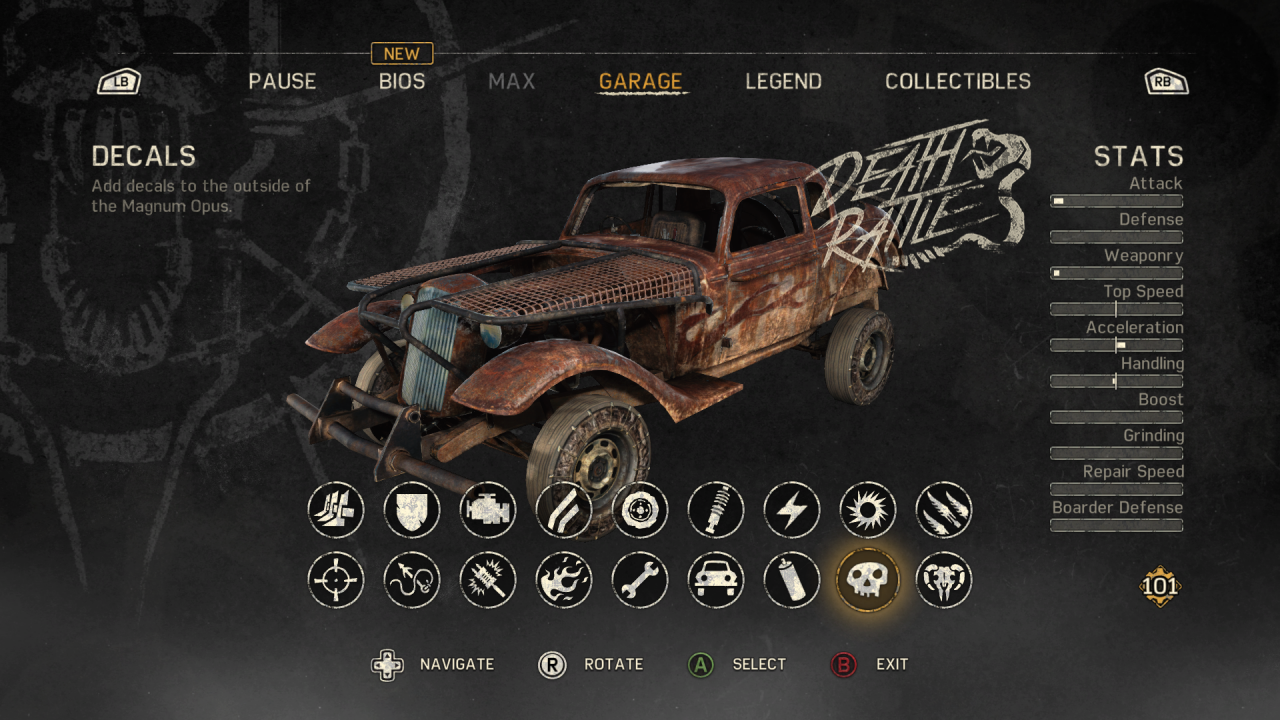
Task: Open the lightning bolt boost icon
Action: [792, 510]
